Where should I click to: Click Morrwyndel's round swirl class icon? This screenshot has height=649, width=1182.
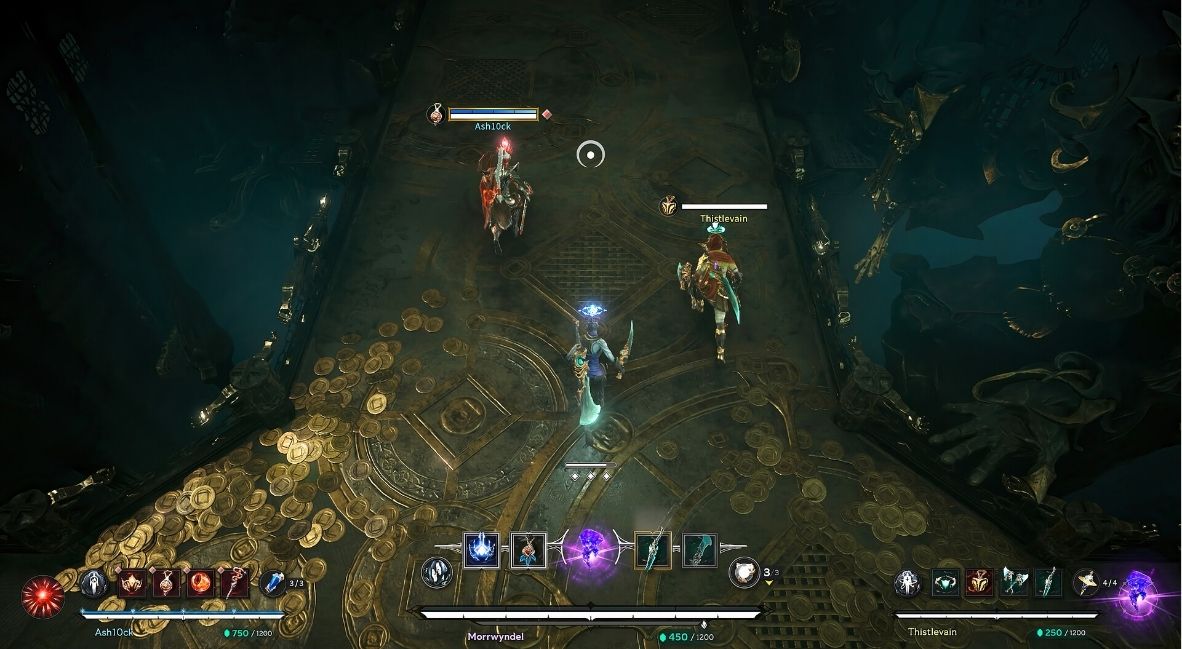pos(436,571)
